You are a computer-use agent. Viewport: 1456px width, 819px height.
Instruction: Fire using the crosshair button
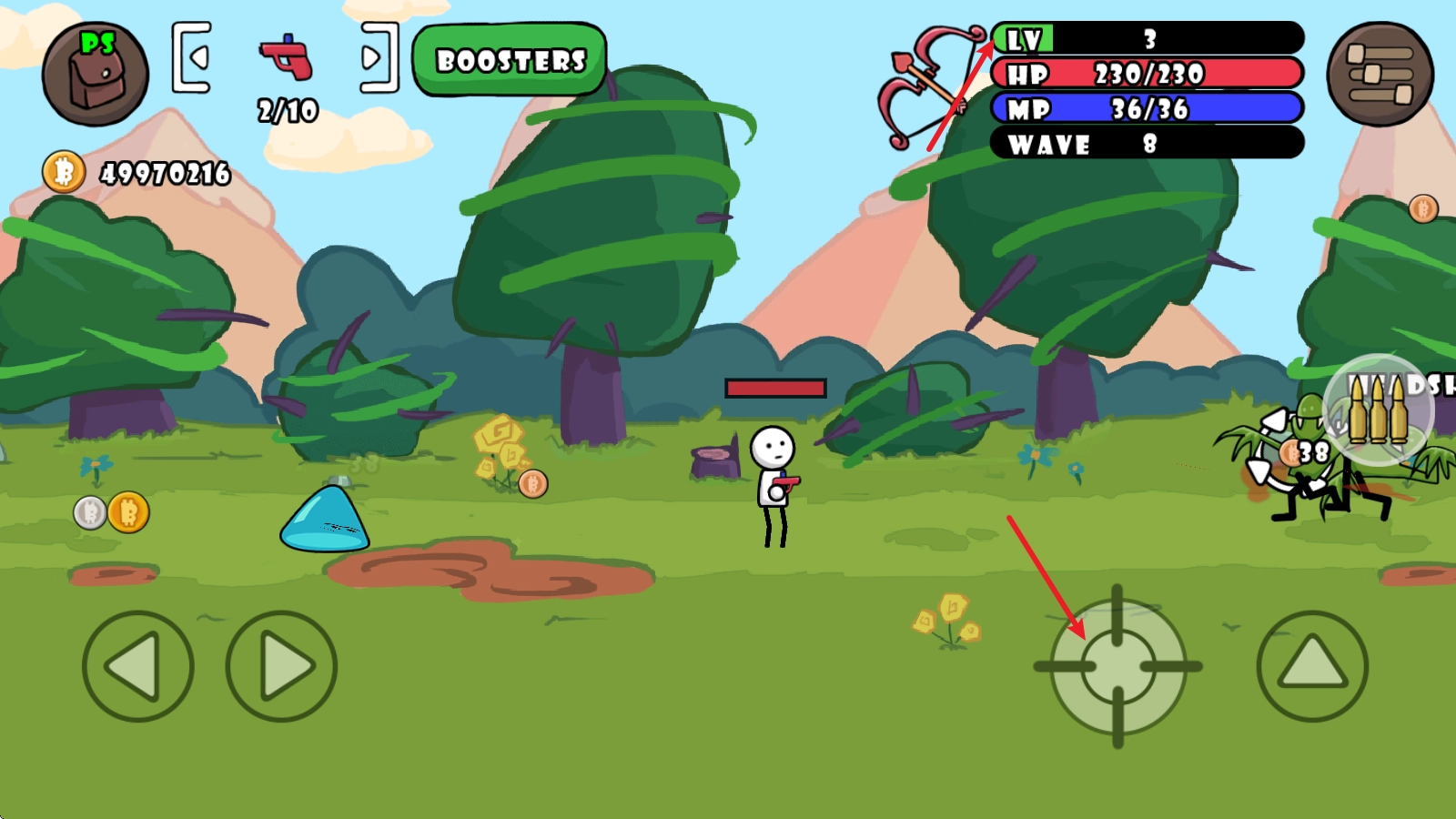[x=1118, y=667]
